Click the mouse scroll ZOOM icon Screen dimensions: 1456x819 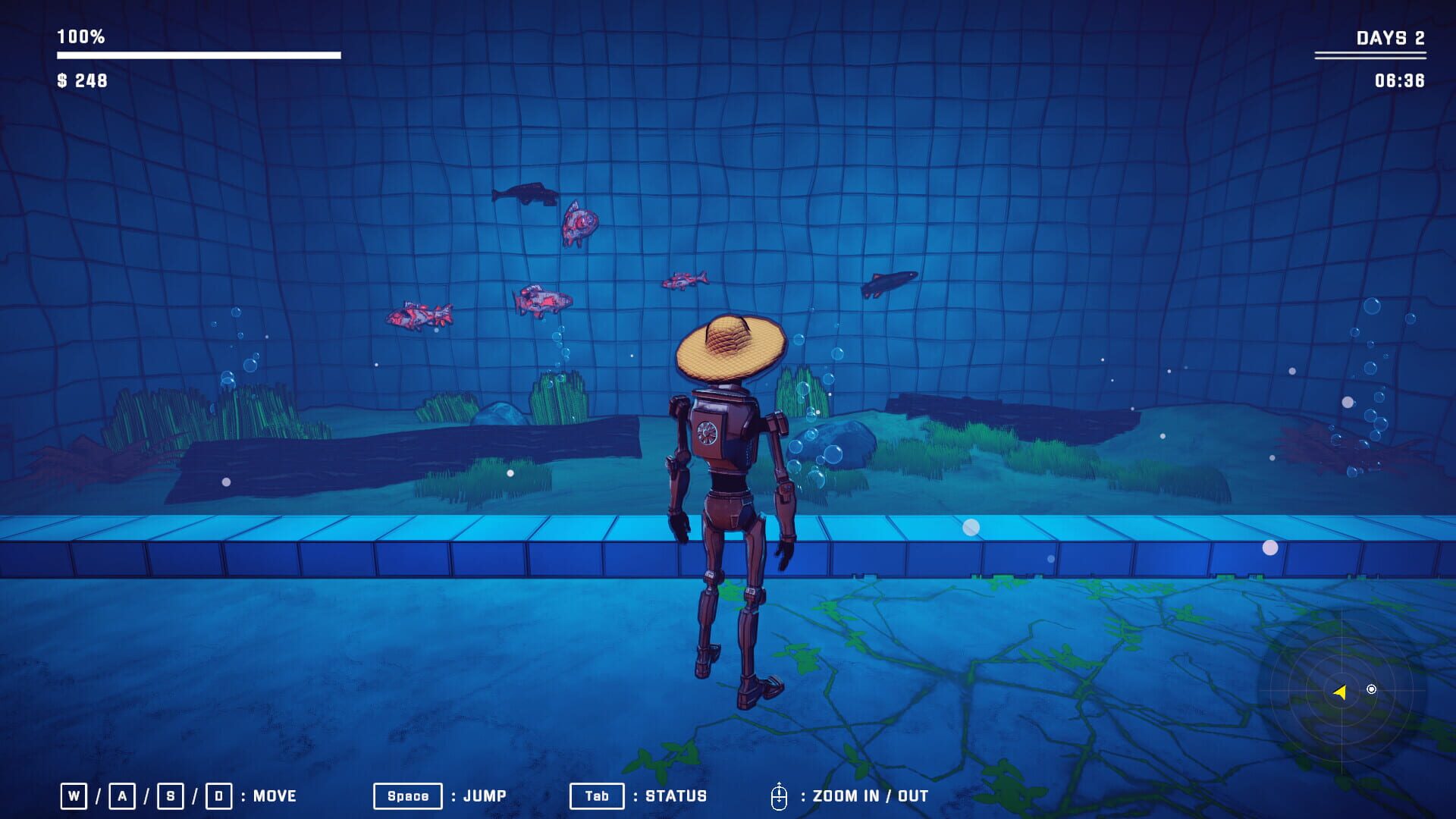coord(780,795)
